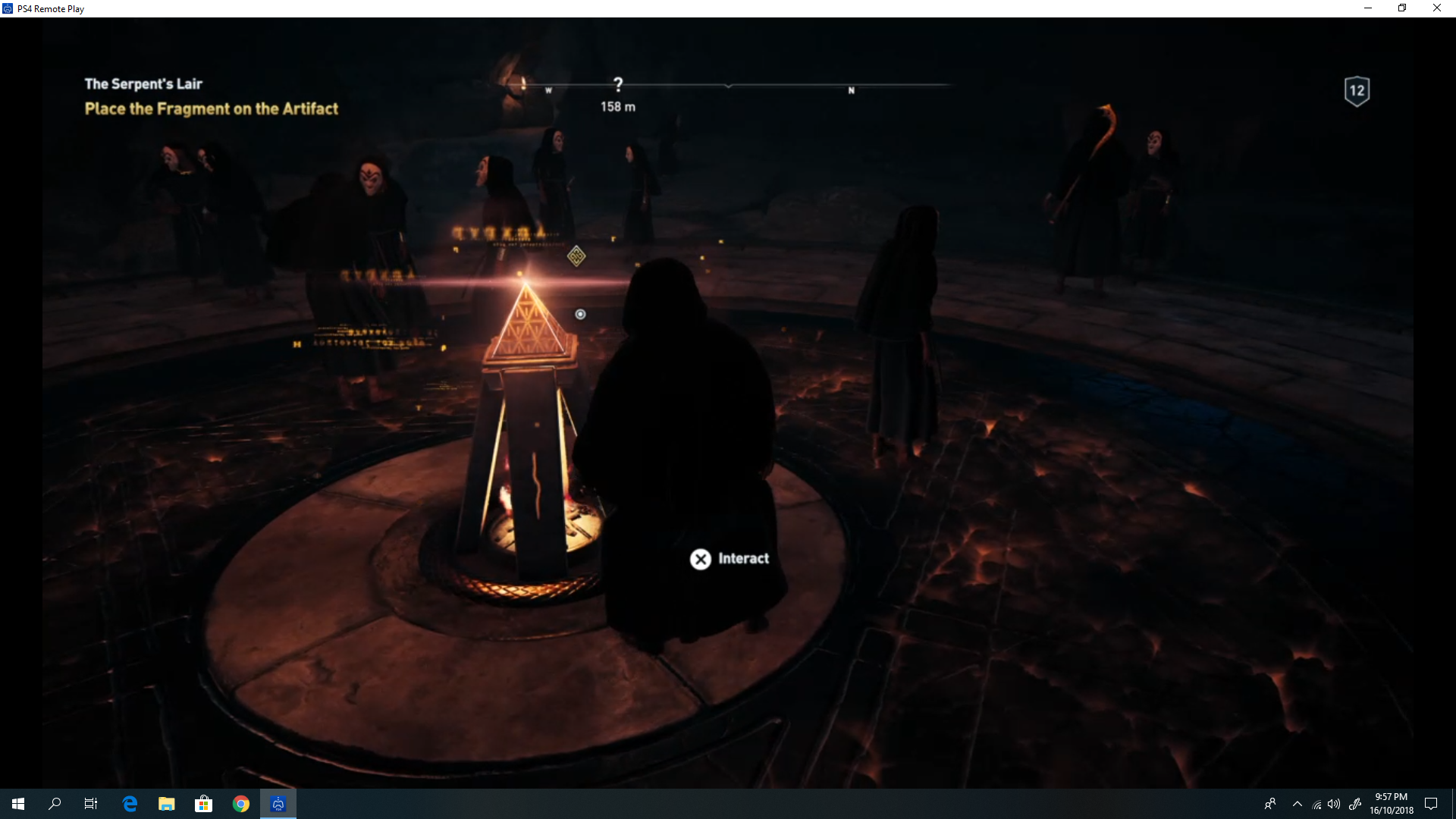Click the question mark compass marker
This screenshot has width=1456, height=819.
(x=618, y=84)
